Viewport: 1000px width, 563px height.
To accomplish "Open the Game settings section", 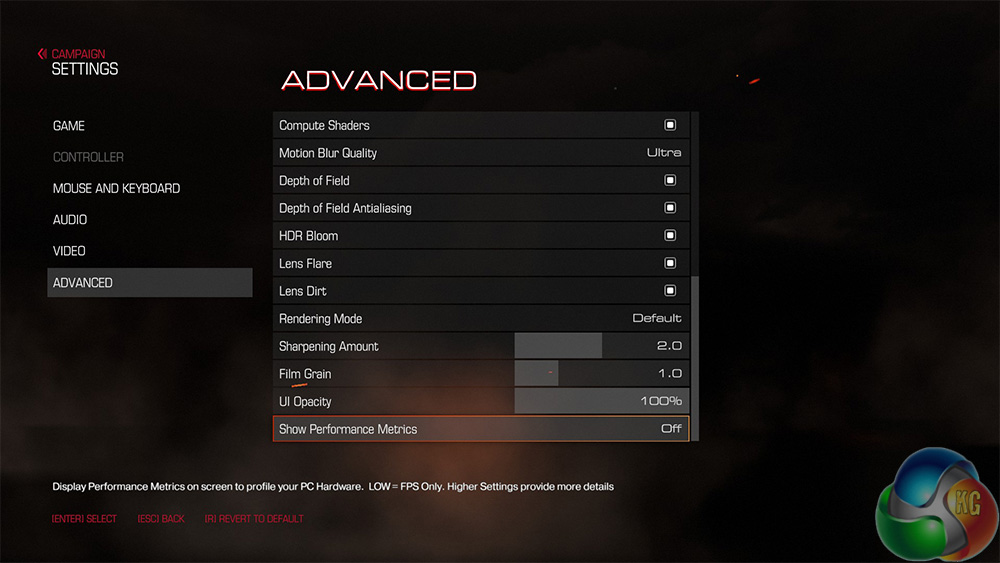I will click(69, 126).
